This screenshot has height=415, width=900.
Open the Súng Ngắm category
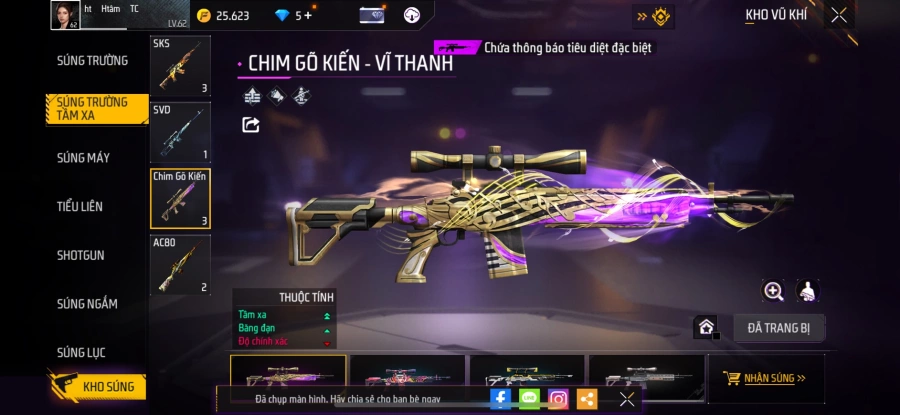tap(87, 304)
